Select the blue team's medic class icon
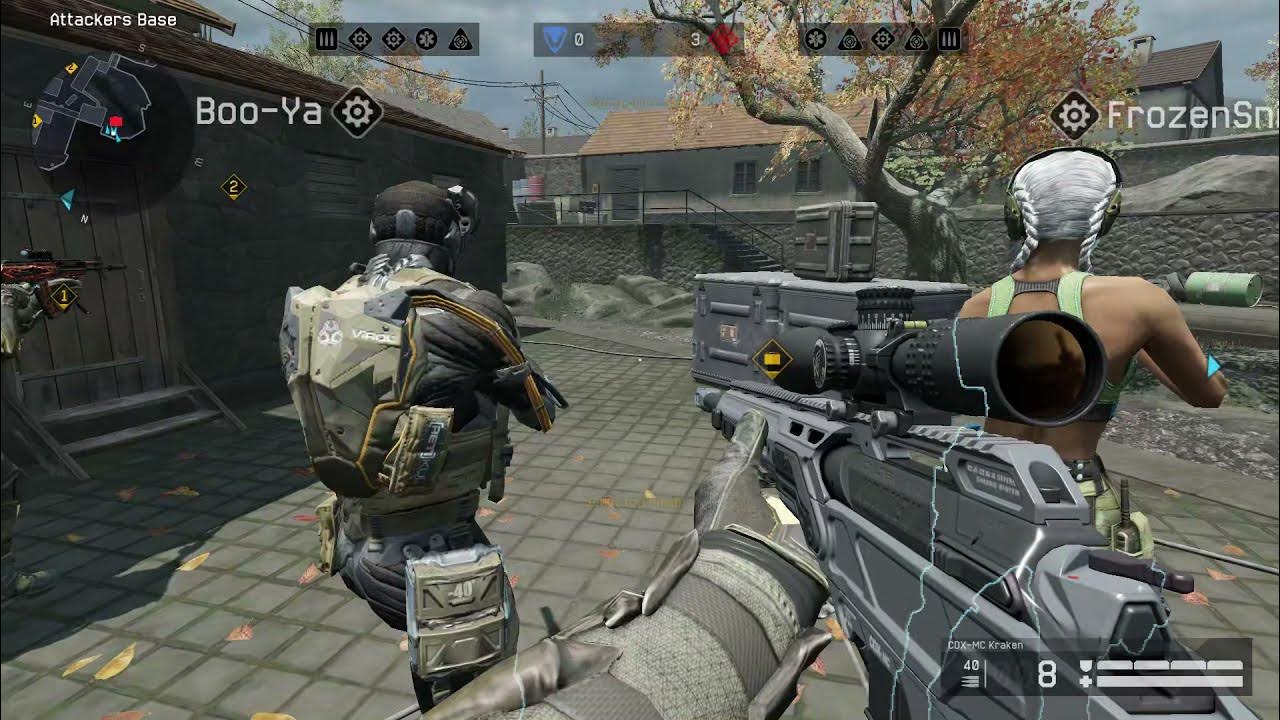The width and height of the screenshot is (1280, 720). (x=426, y=39)
